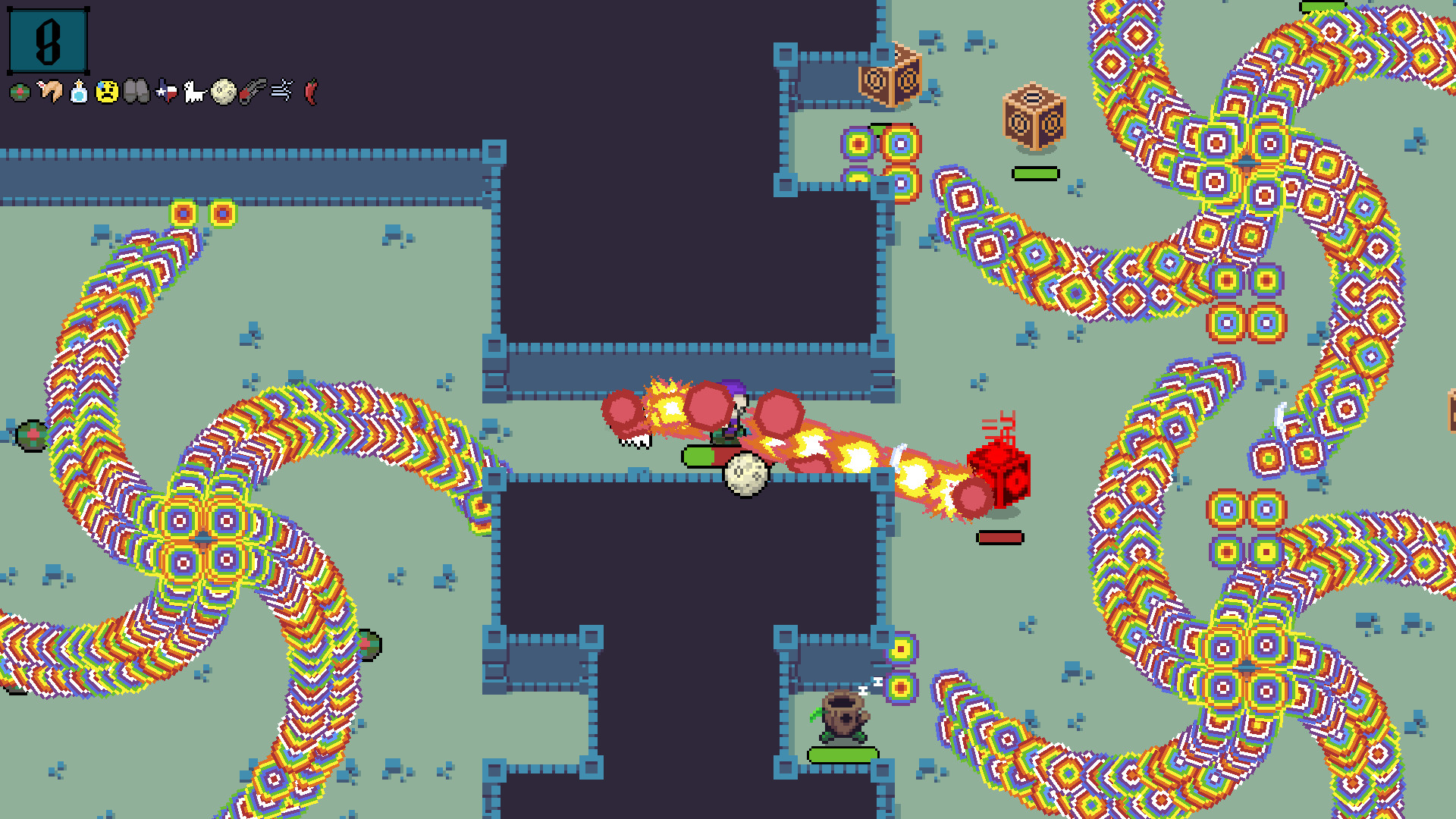This screenshot has width=1456, height=819.
Task: Select the white llama item icon
Action: [193, 93]
